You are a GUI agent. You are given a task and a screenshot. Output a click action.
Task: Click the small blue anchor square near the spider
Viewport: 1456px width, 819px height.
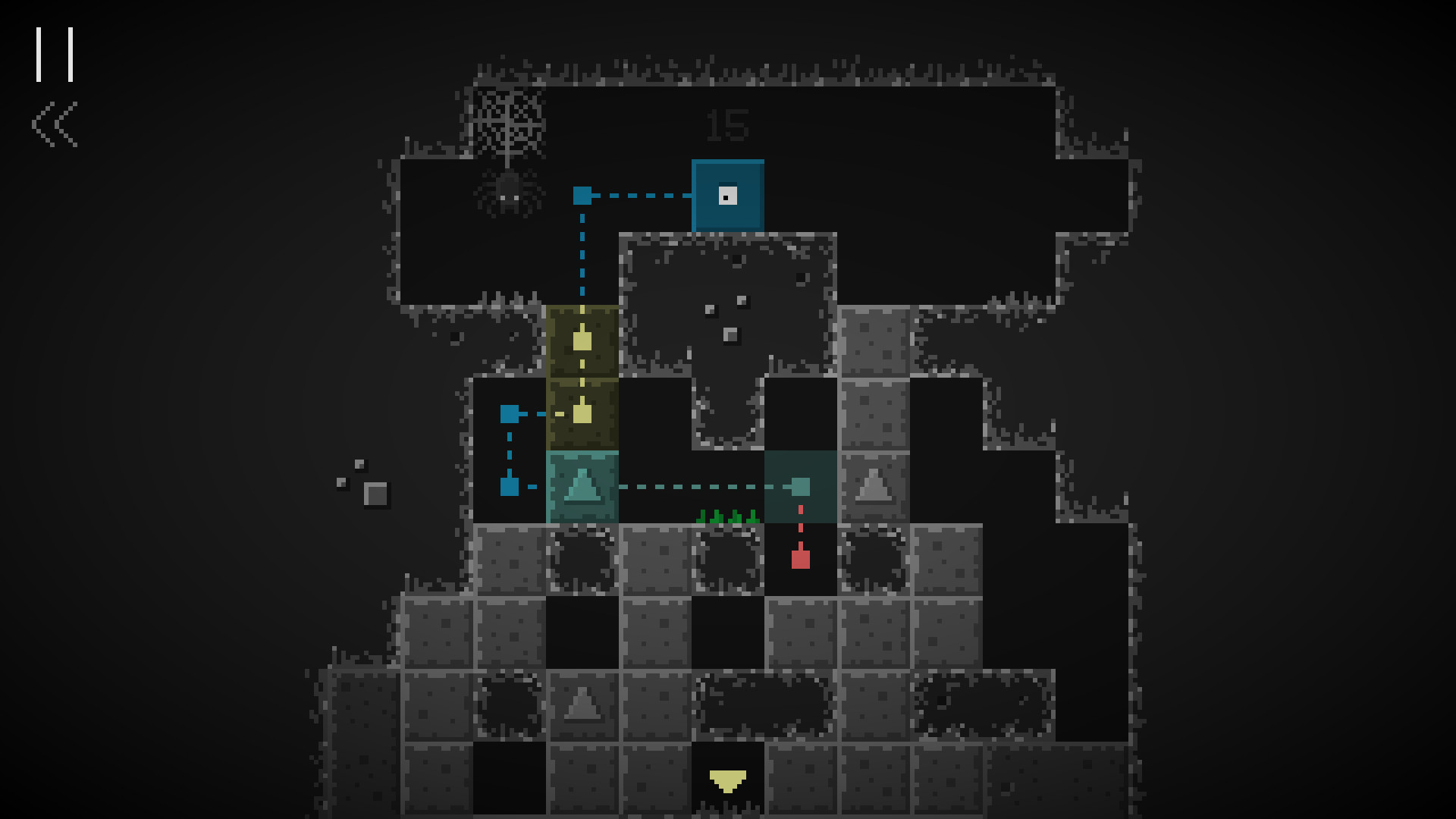[582, 195]
